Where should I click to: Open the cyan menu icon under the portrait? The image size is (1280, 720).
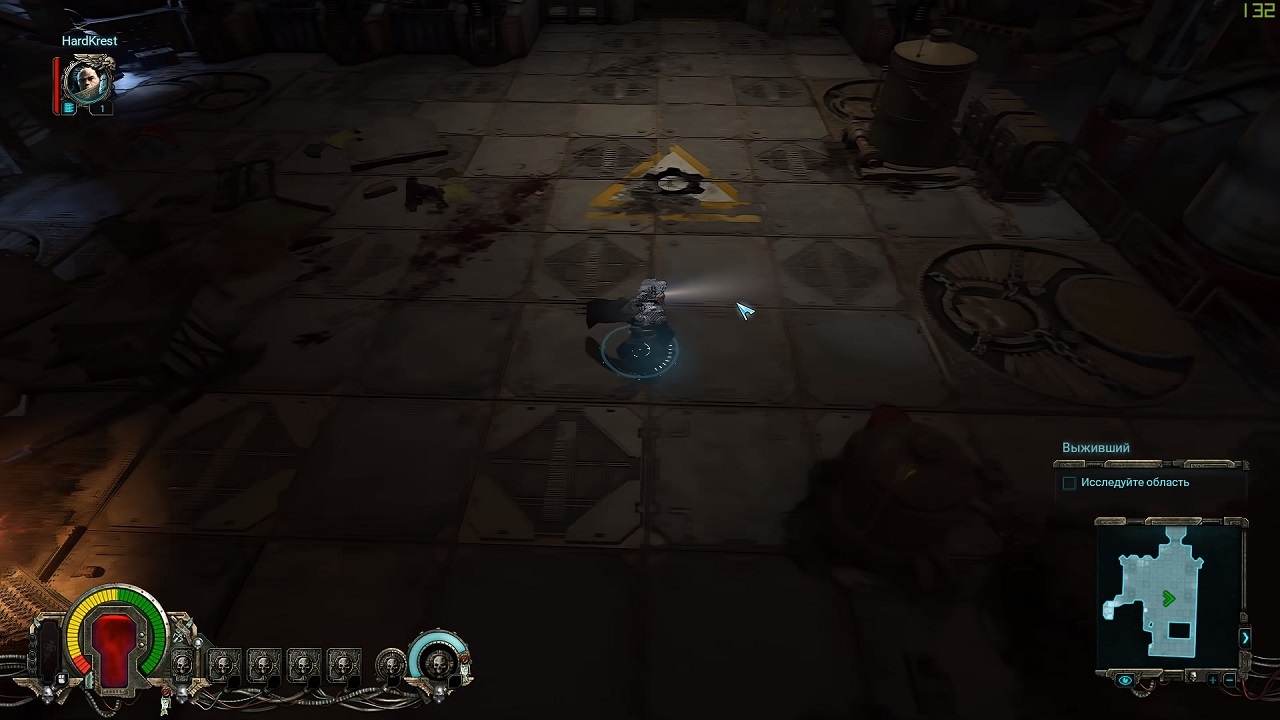69,108
